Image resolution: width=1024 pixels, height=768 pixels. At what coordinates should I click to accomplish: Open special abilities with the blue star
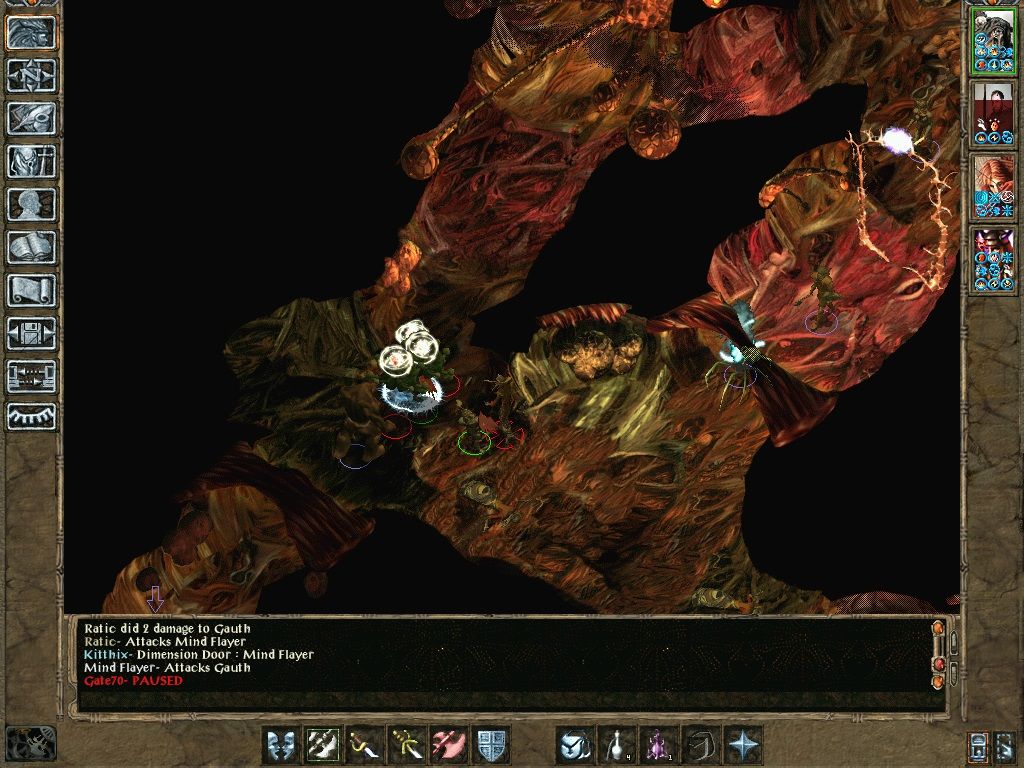pos(743,745)
